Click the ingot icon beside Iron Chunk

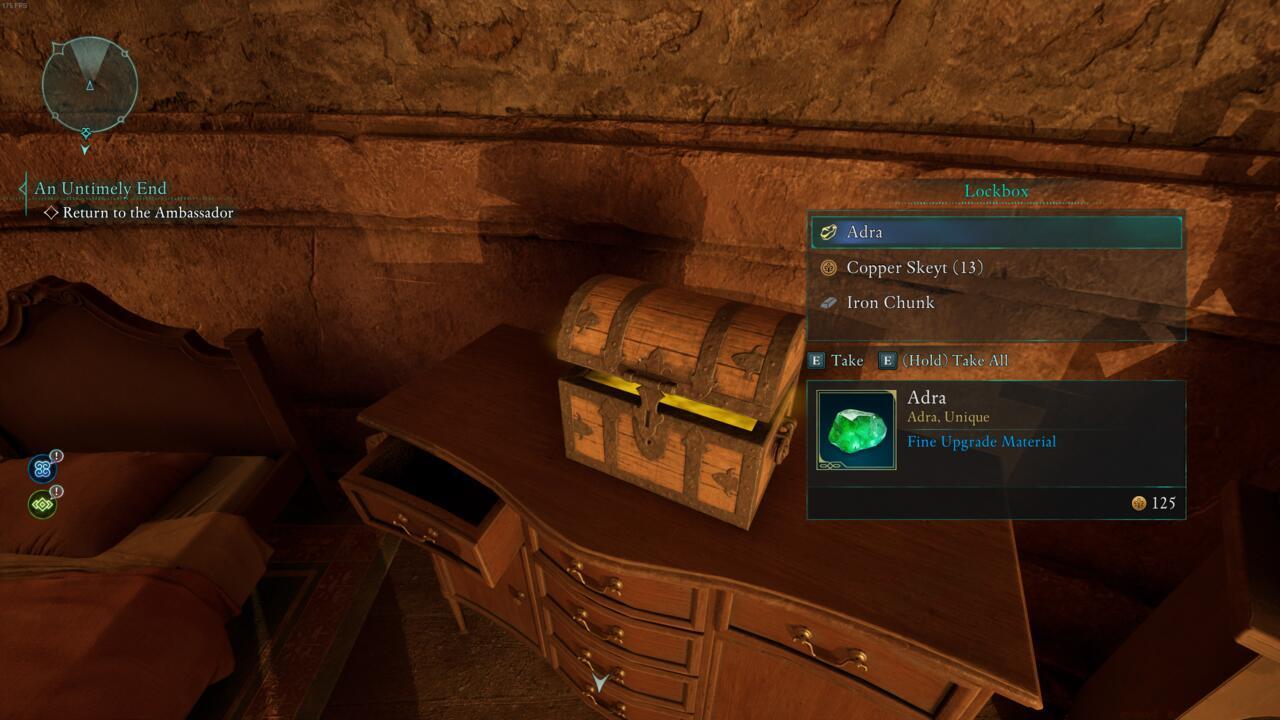[829, 302]
